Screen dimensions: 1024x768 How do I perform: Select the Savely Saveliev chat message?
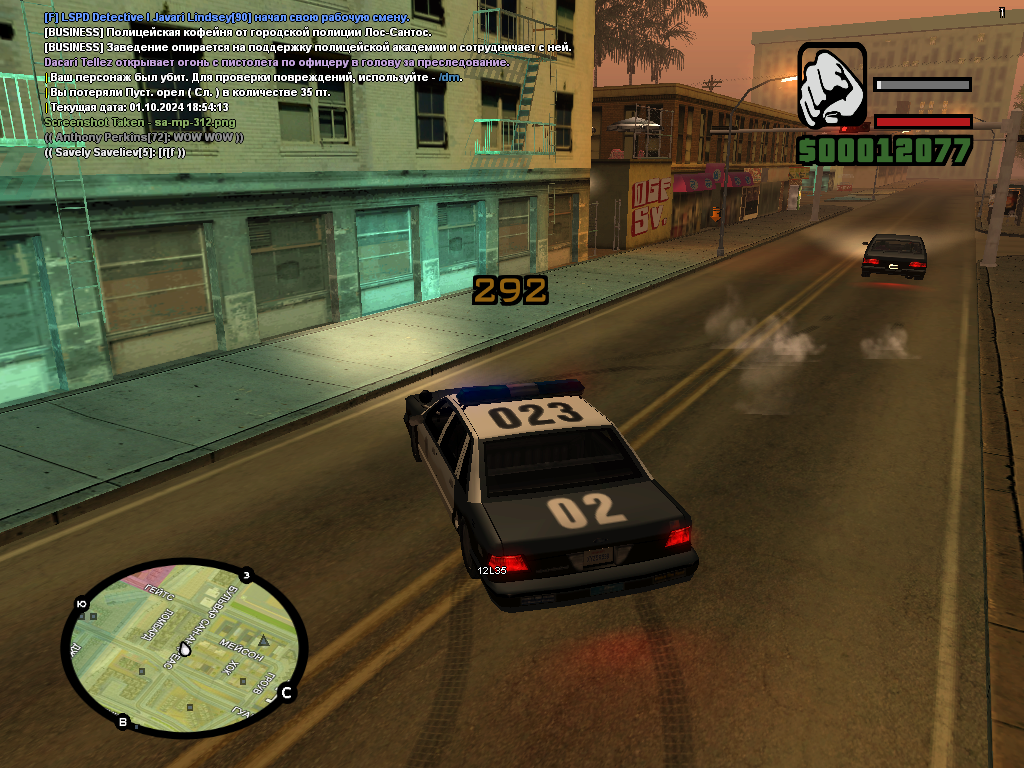pos(115,151)
